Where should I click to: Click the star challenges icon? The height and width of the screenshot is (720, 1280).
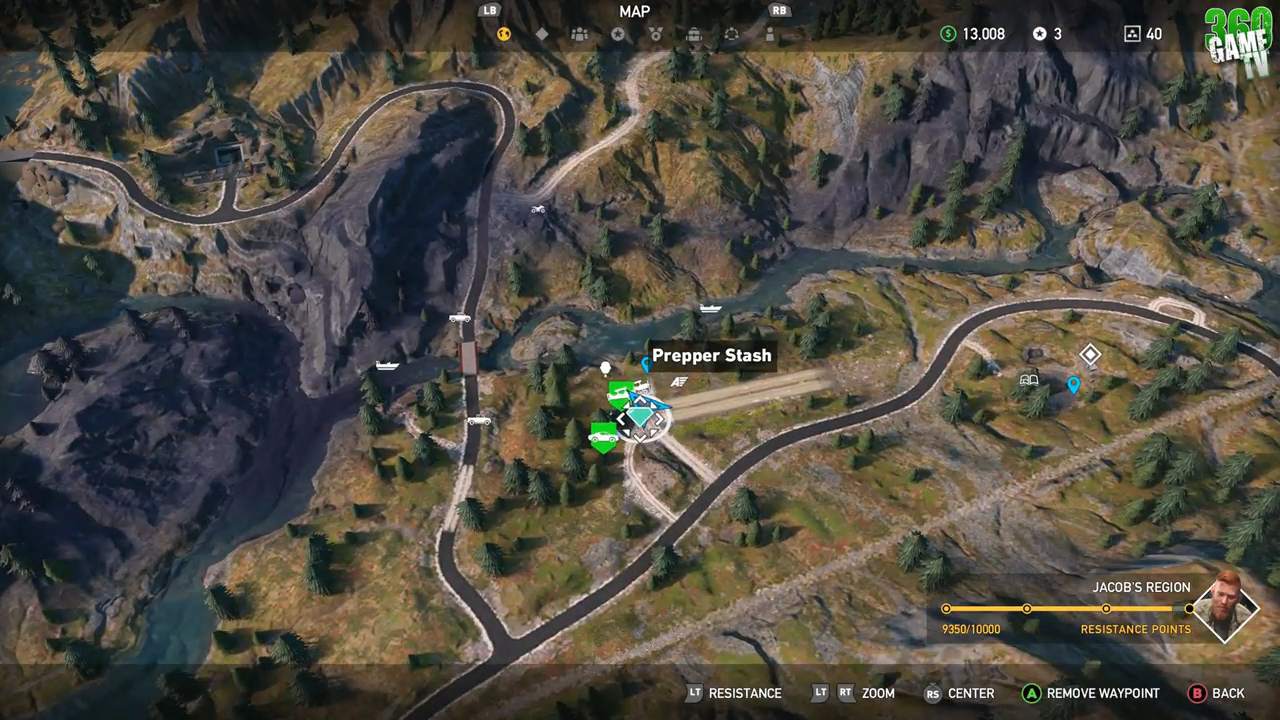618,33
